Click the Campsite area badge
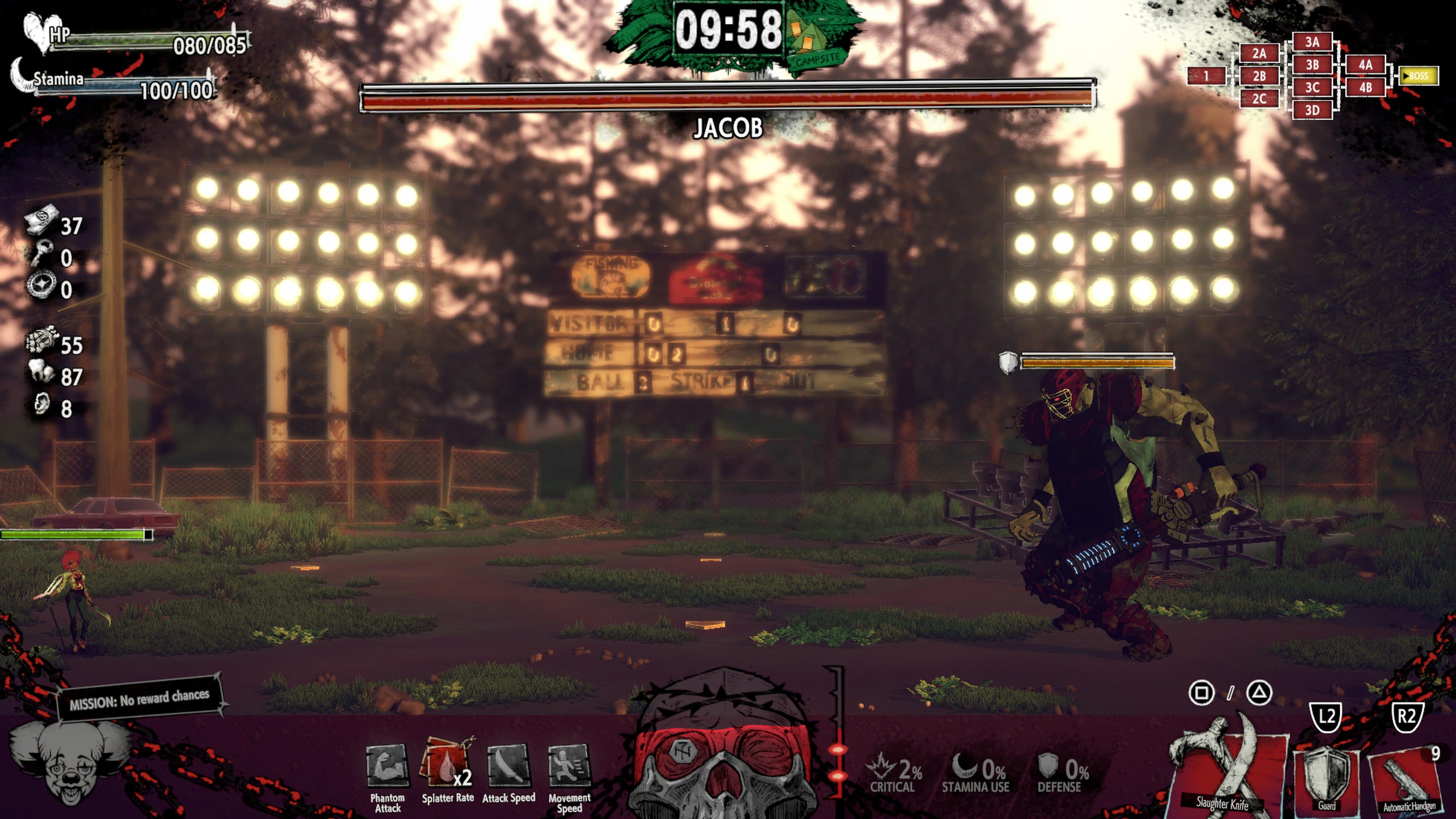This screenshot has height=819, width=1456. [x=817, y=42]
